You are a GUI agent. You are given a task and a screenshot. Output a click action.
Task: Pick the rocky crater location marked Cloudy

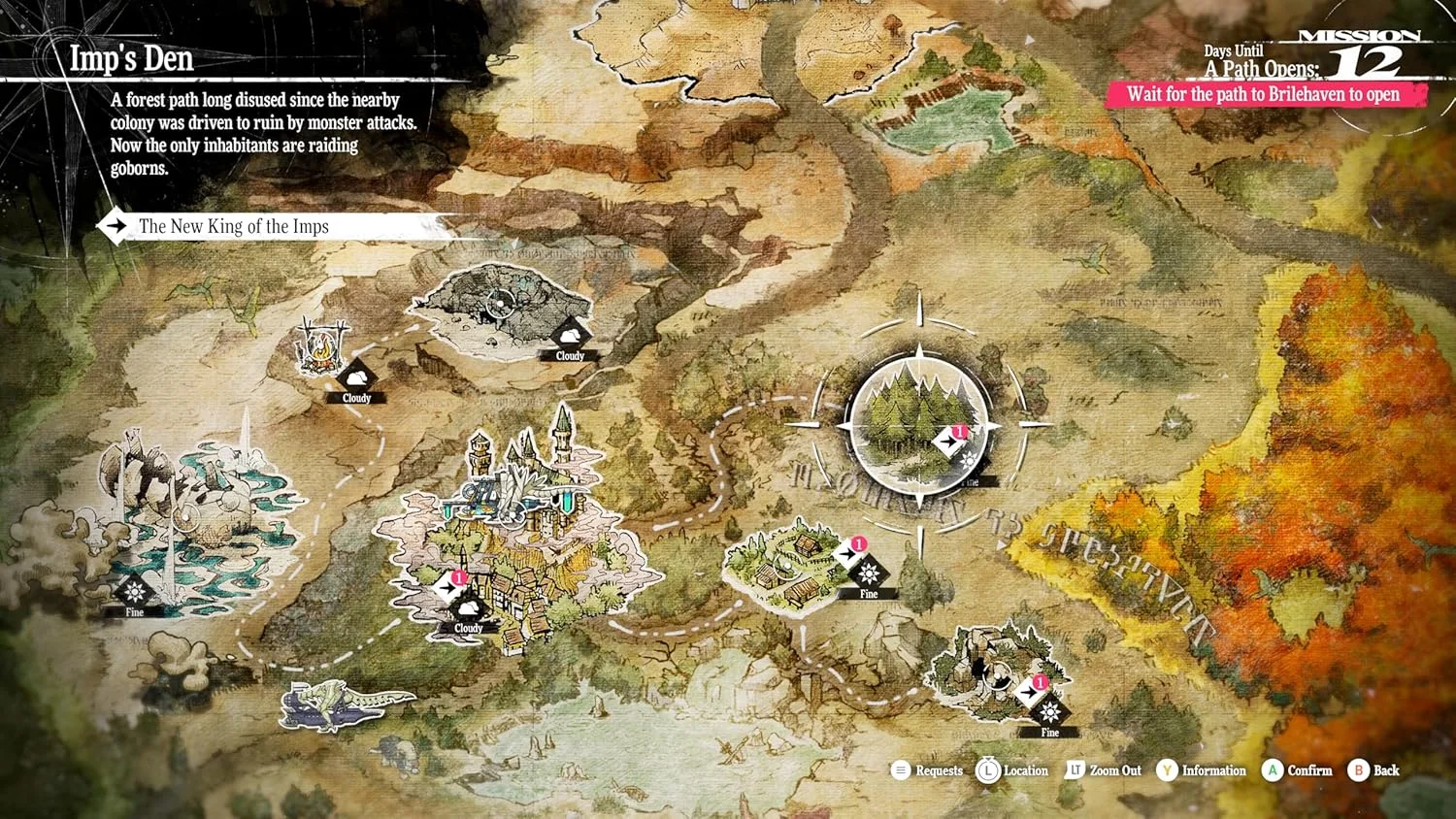(500, 306)
